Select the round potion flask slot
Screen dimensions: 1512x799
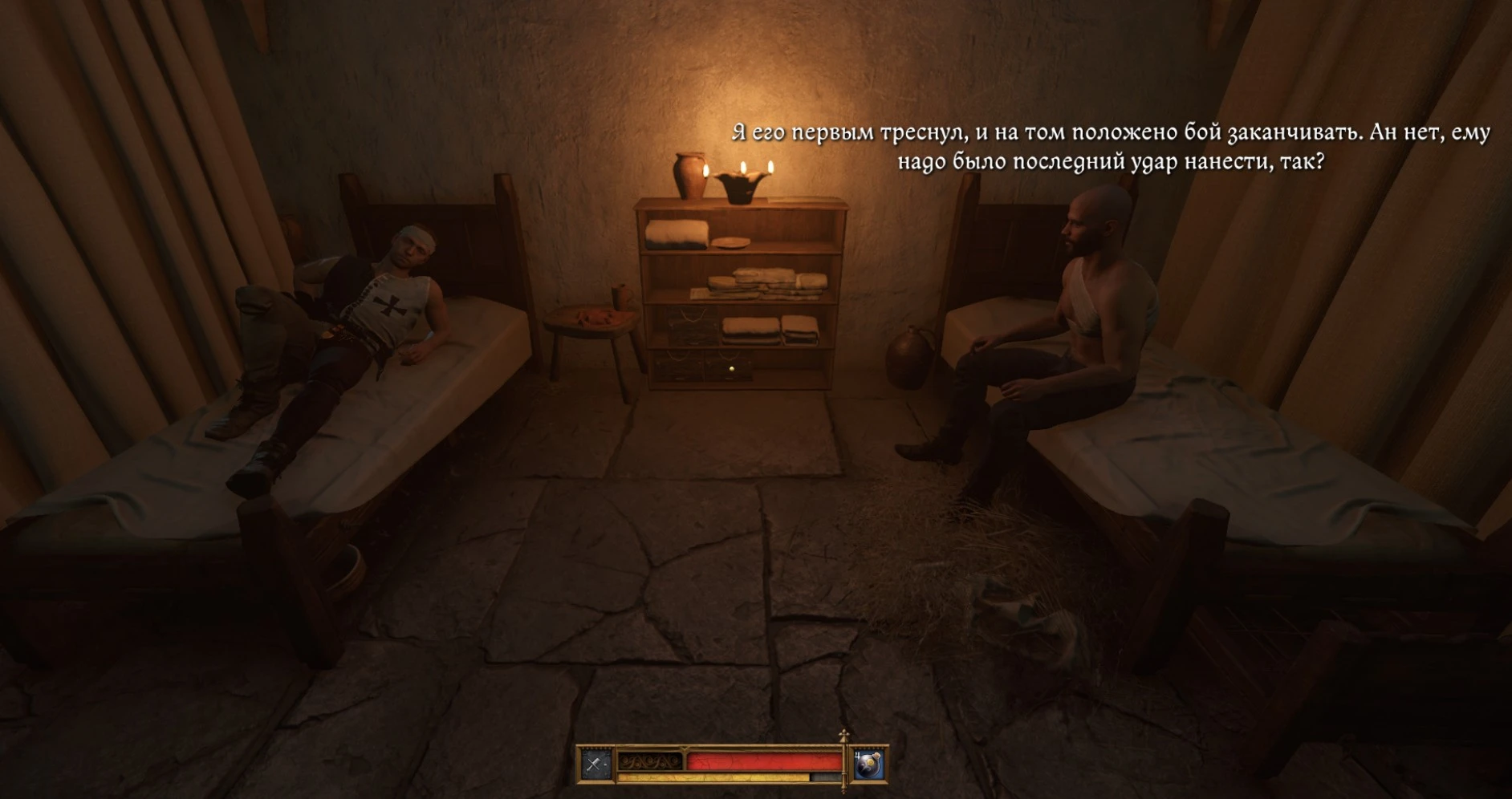[x=868, y=765]
